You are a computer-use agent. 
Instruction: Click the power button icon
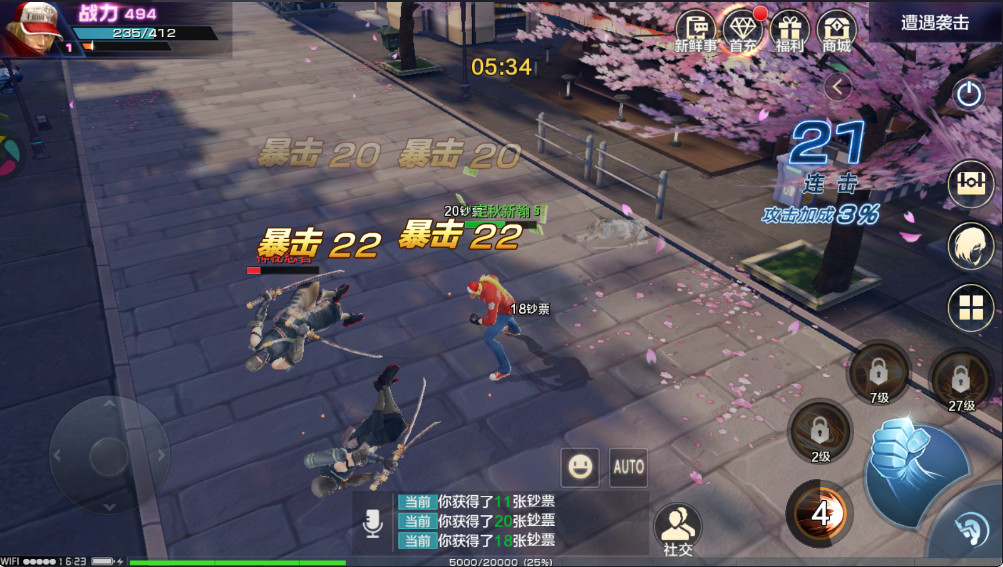click(x=968, y=94)
